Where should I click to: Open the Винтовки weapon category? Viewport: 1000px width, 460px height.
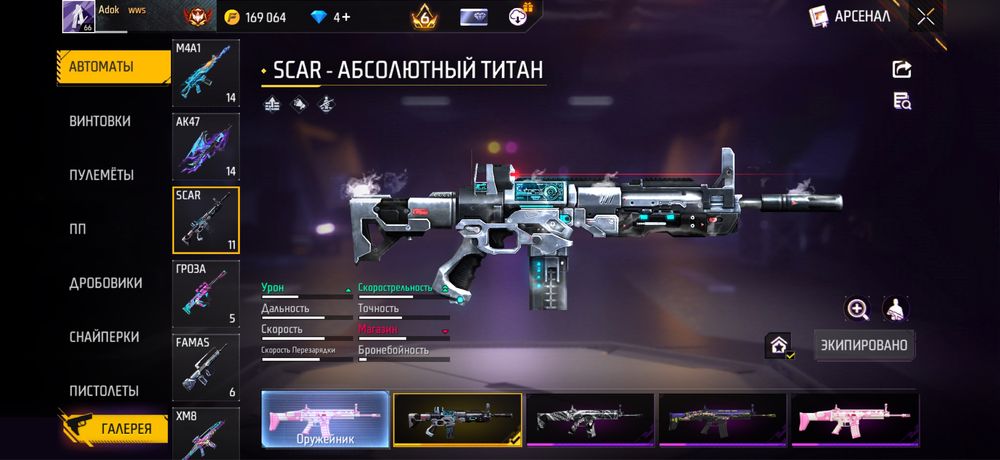click(x=100, y=121)
